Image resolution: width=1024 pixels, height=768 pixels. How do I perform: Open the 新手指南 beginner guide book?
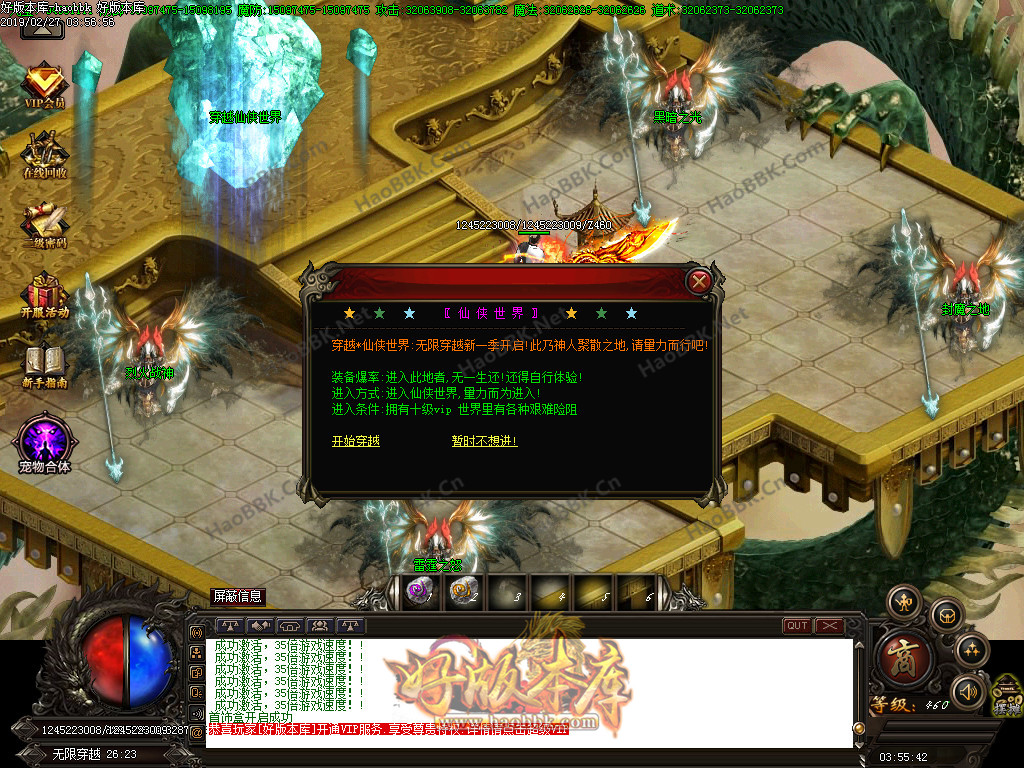click(44, 365)
